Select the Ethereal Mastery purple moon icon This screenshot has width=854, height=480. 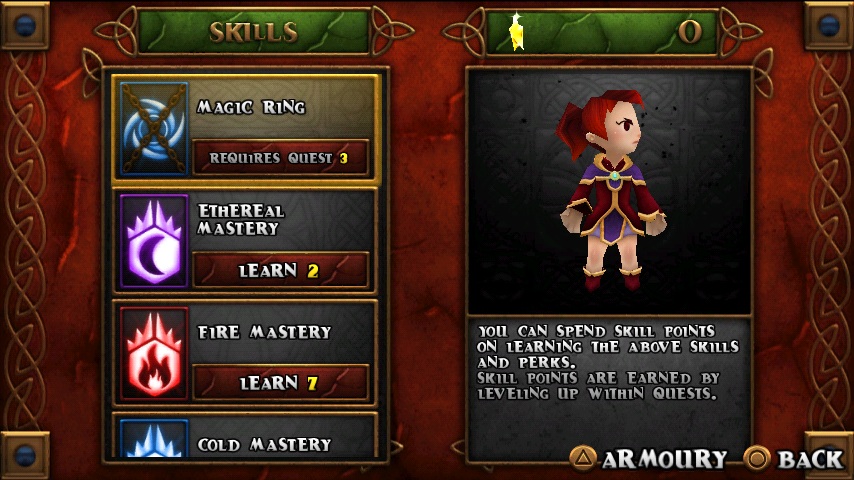(x=154, y=241)
